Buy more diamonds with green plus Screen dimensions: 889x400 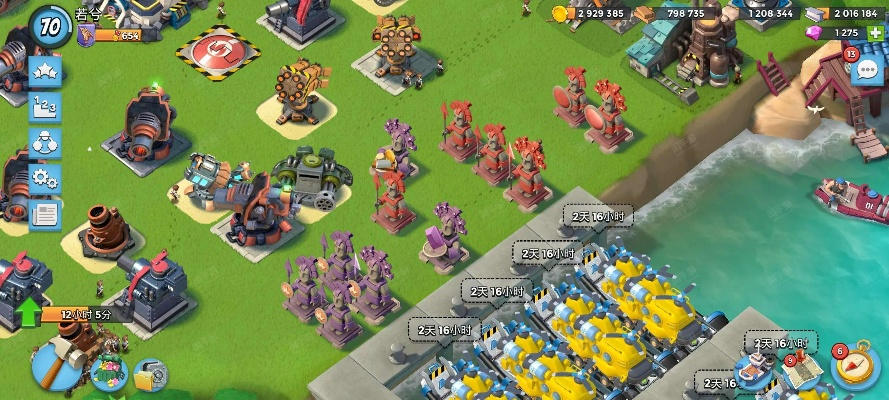pyautogui.click(x=876, y=33)
